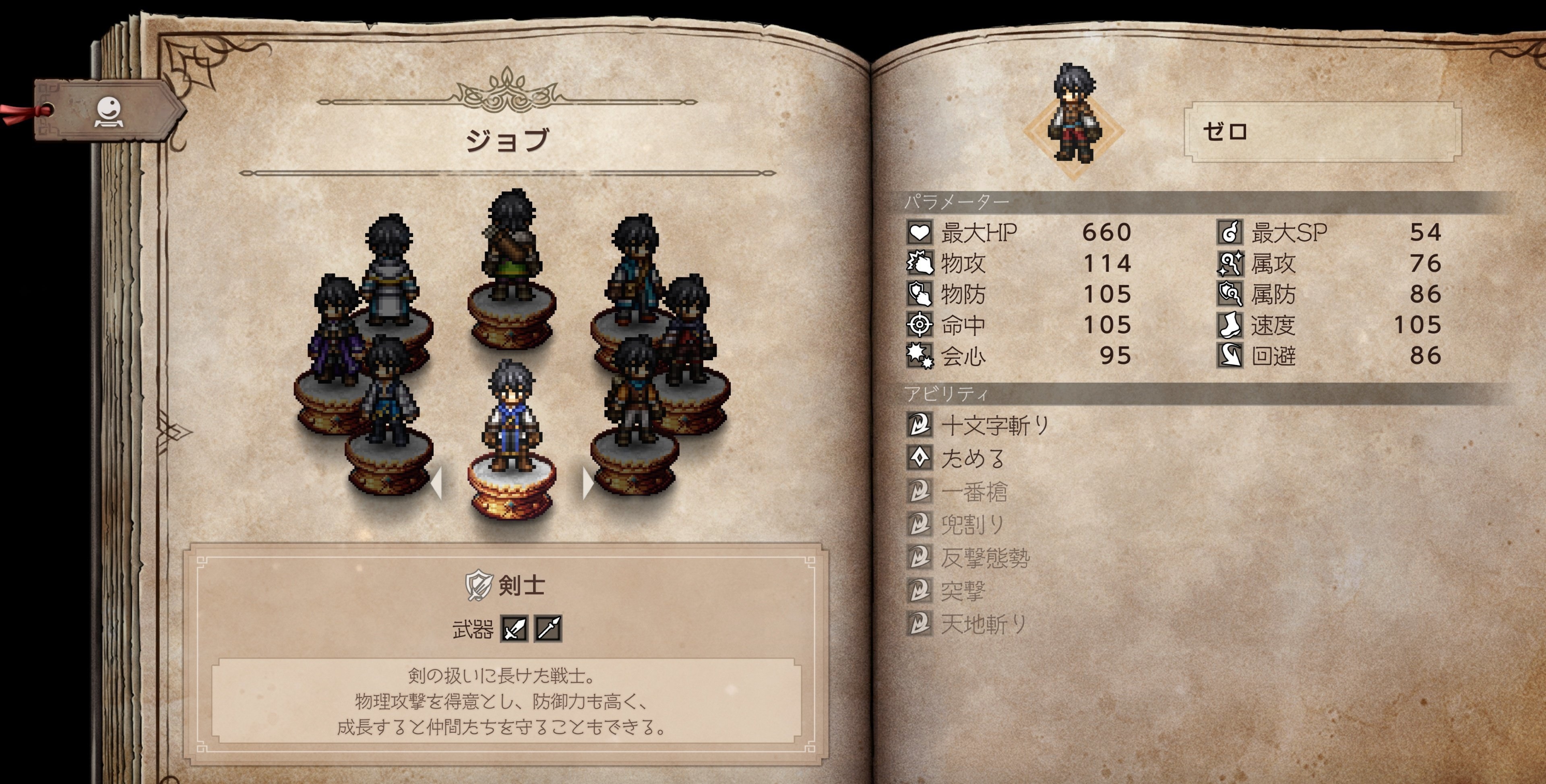Image resolution: width=1546 pixels, height=784 pixels.
Task: Click the ゼロ name field
Action: (1322, 132)
